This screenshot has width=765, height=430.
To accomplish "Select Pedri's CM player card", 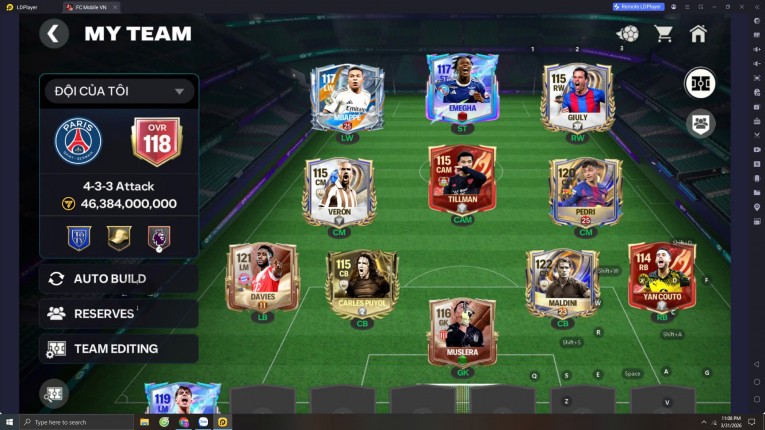I will [x=585, y=190].
